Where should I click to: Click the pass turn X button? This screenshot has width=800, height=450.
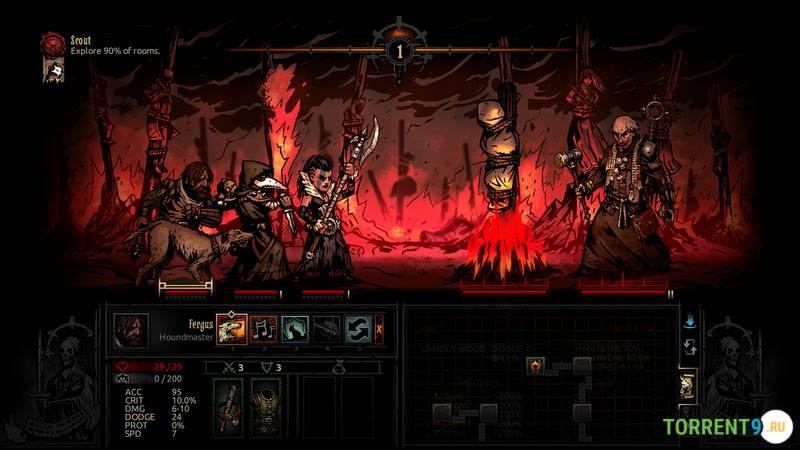click(x=379, y=329)
